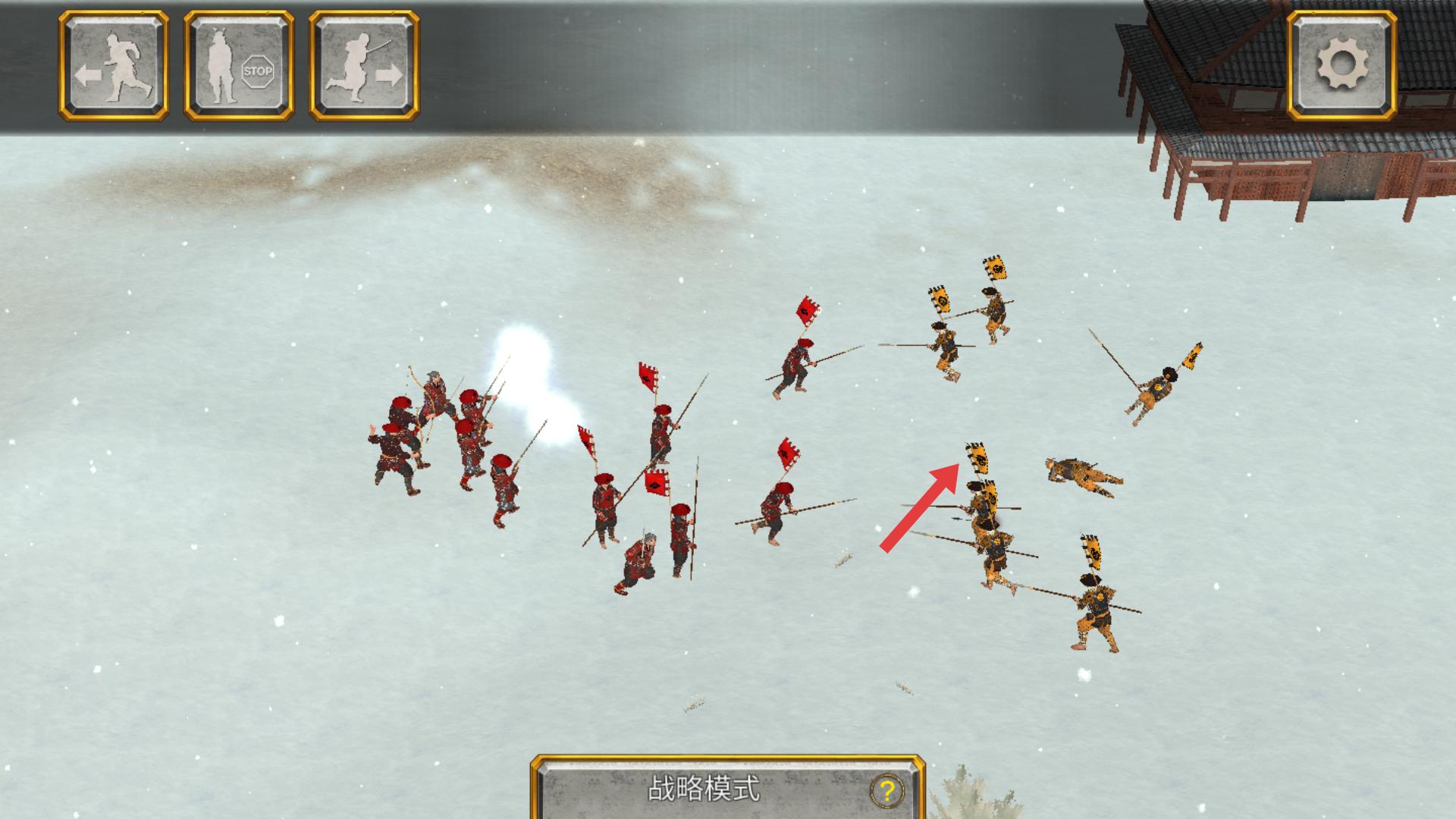Order troops to charge right
This screenshot has height=819, width=1456.
click(x=364, y=66)
